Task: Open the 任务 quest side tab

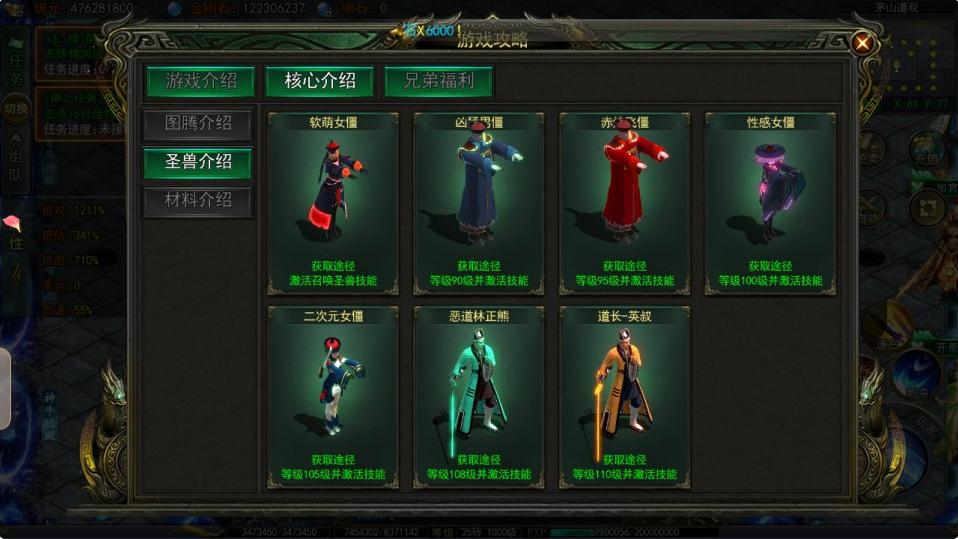Action: tap(16, 68)
